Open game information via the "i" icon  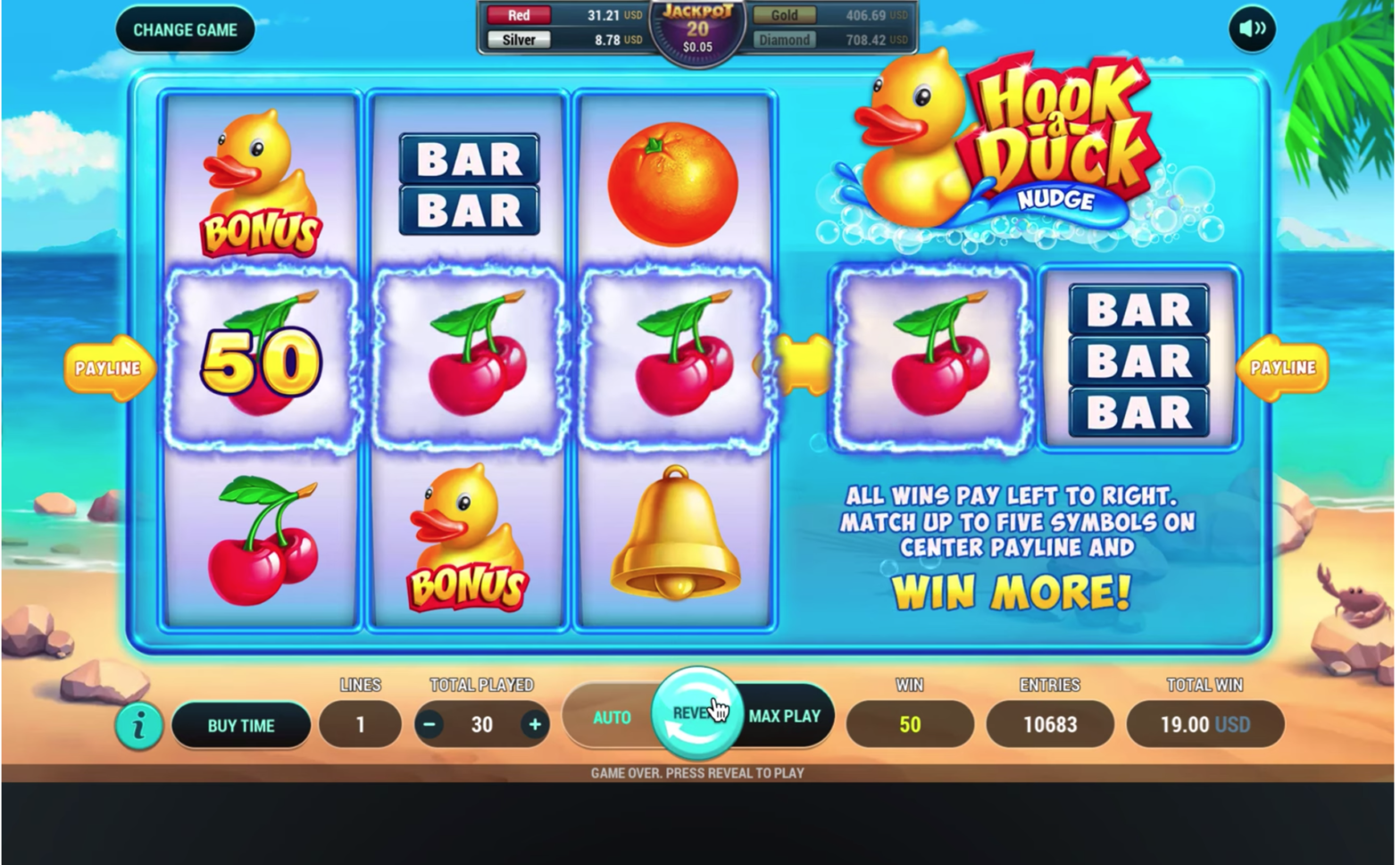pyautogui.click(x=138, y=726)
